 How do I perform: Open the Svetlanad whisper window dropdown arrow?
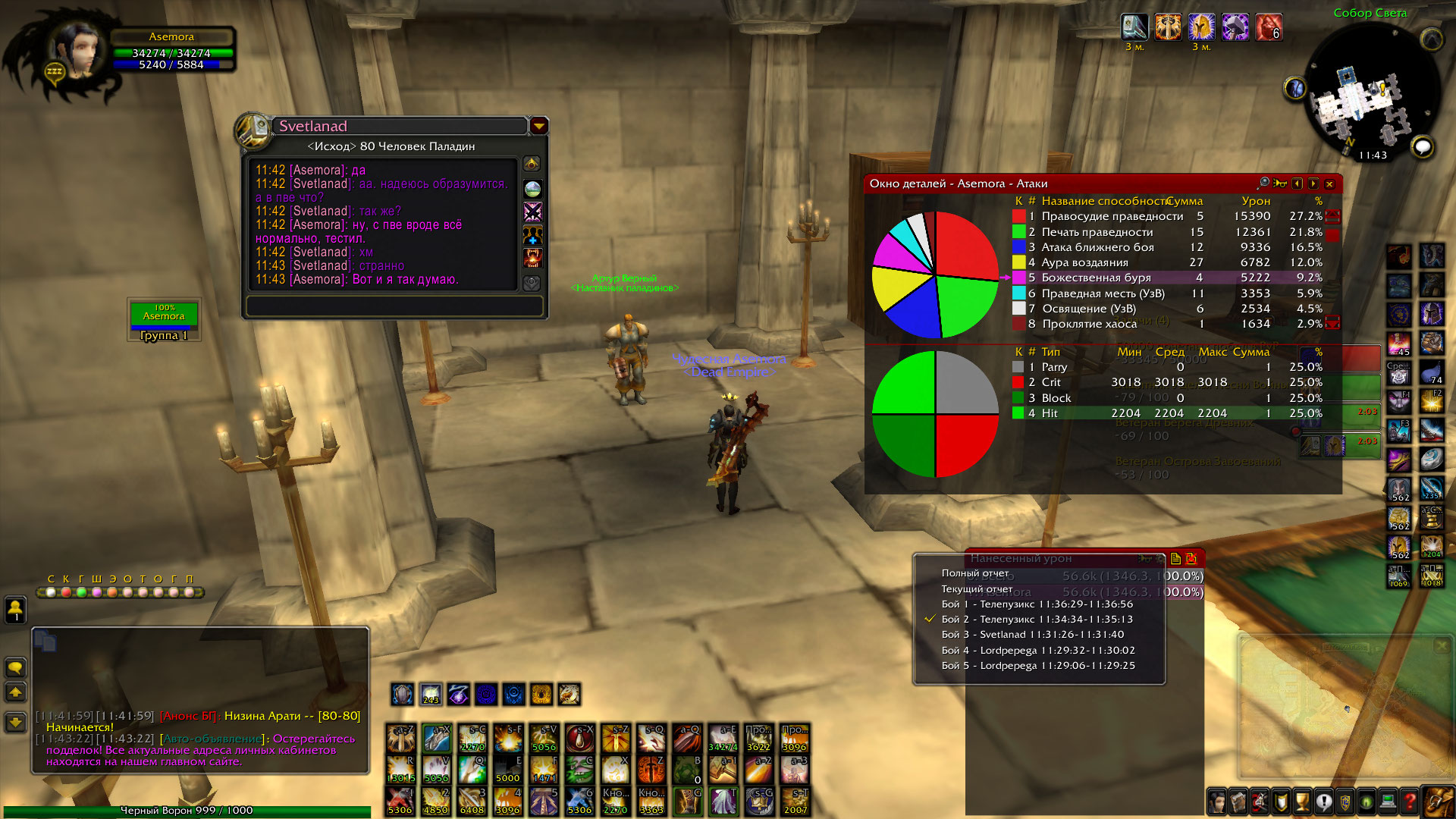tap(538, 126)
